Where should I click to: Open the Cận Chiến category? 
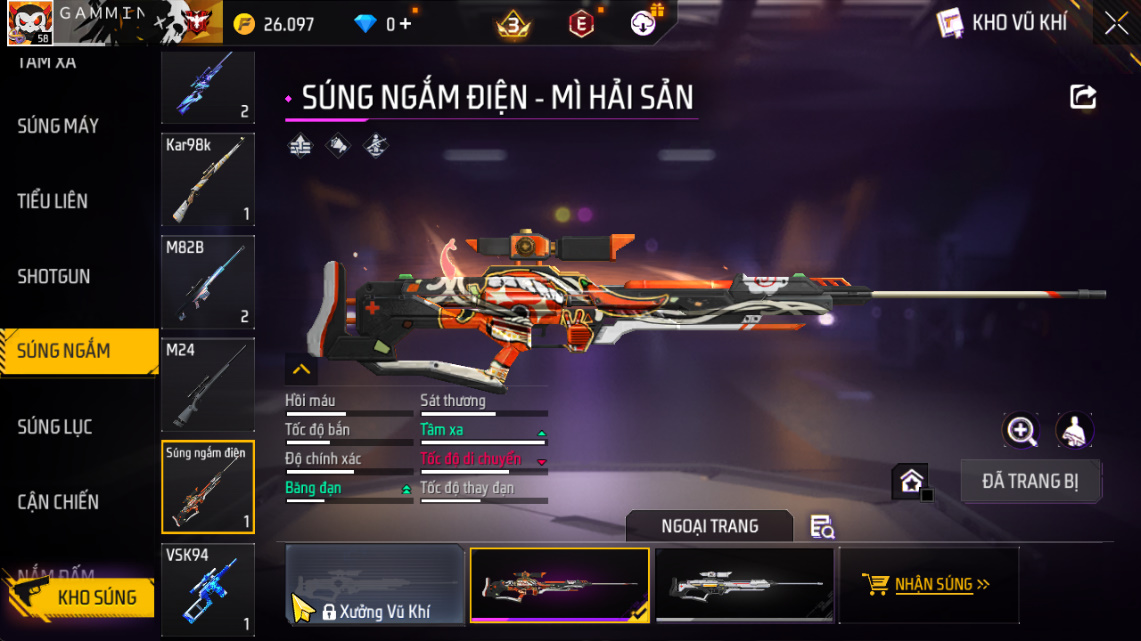pyautogui.click(x=58, y=502)
